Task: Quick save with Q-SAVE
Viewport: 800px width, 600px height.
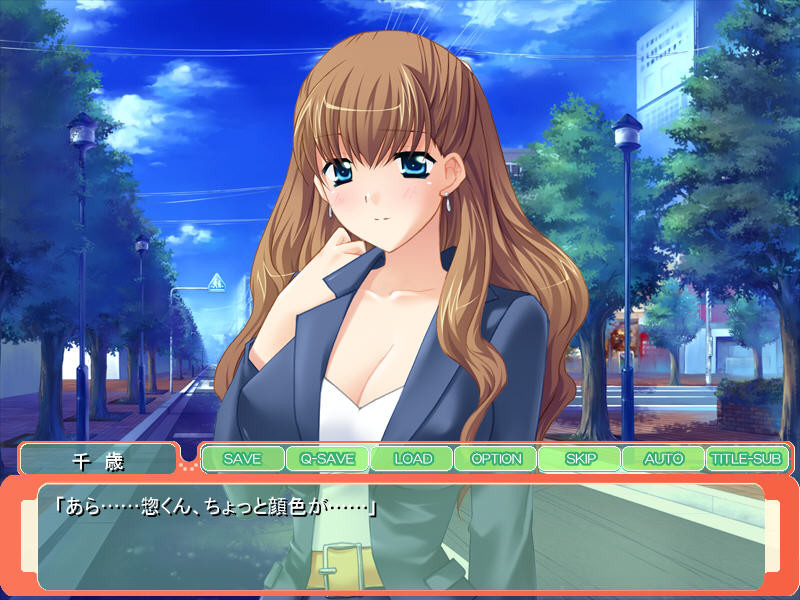Action: [x=327, y=459]
